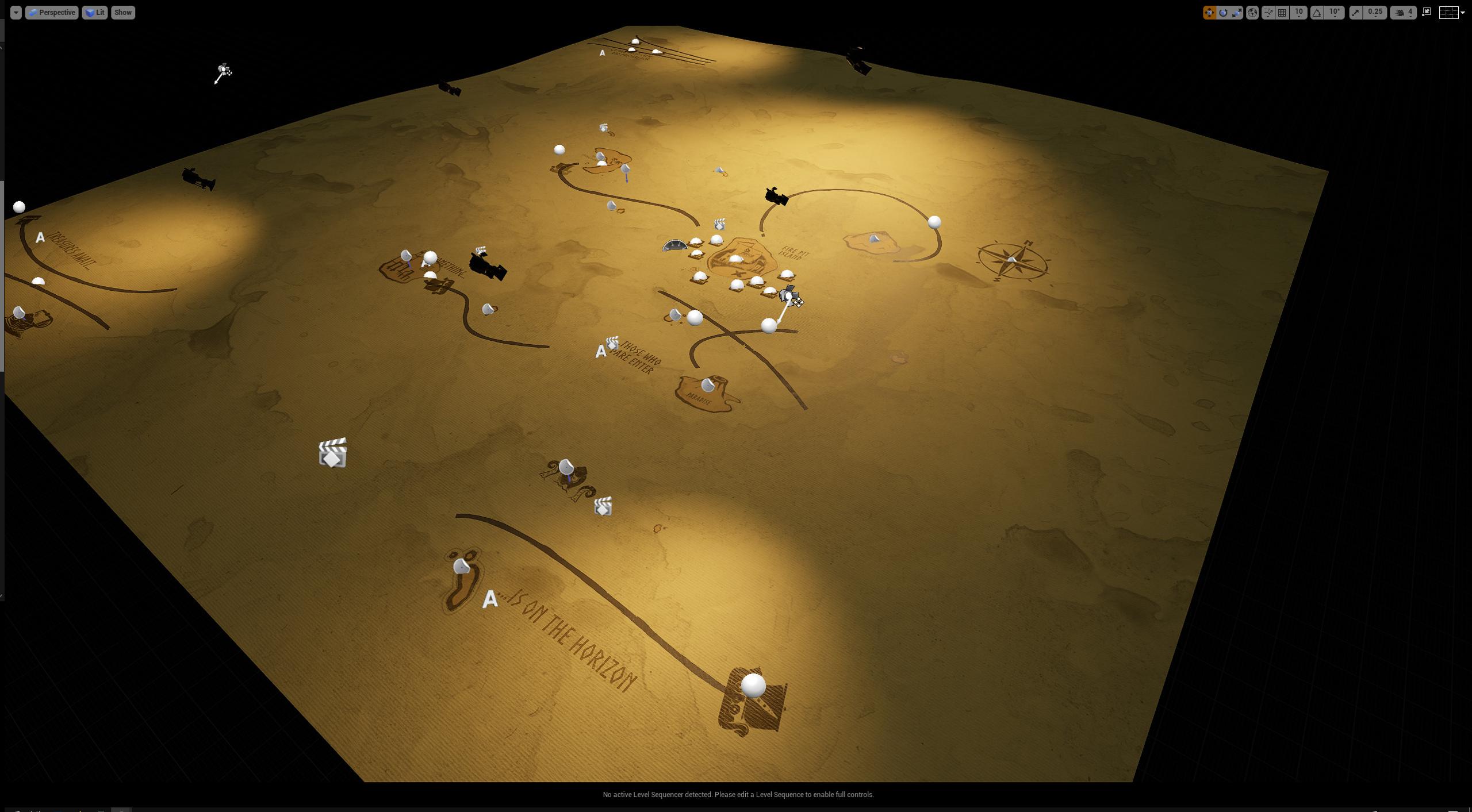The height and width of the screenshot is (812, 1472).
Task: Open the grid snap size 10 dropdown
Action: (1299, 13)
